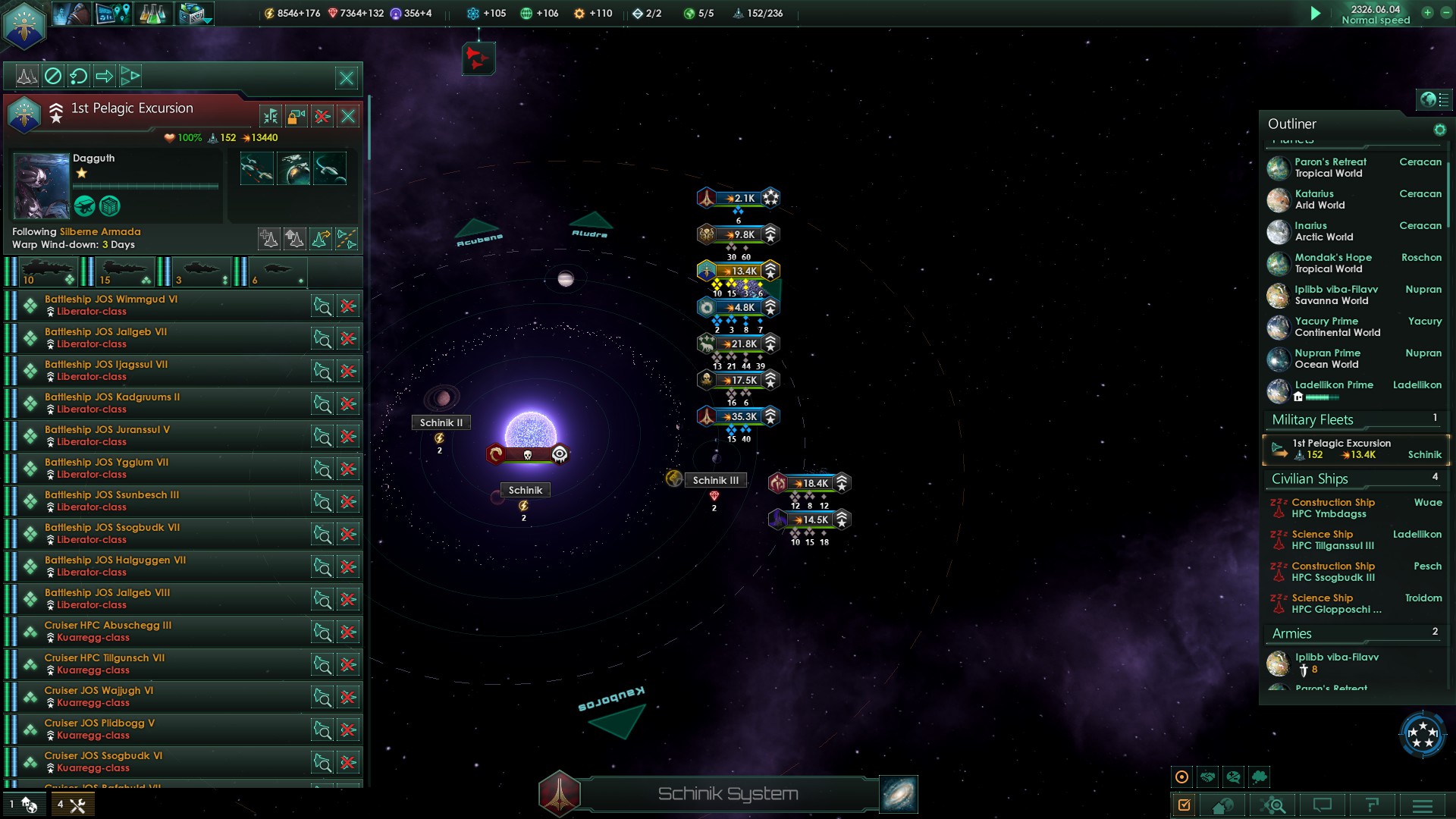The image size is (1456, 819).
Task: Open the empire emblem in the top-left corner
Action: coord(24,24)
